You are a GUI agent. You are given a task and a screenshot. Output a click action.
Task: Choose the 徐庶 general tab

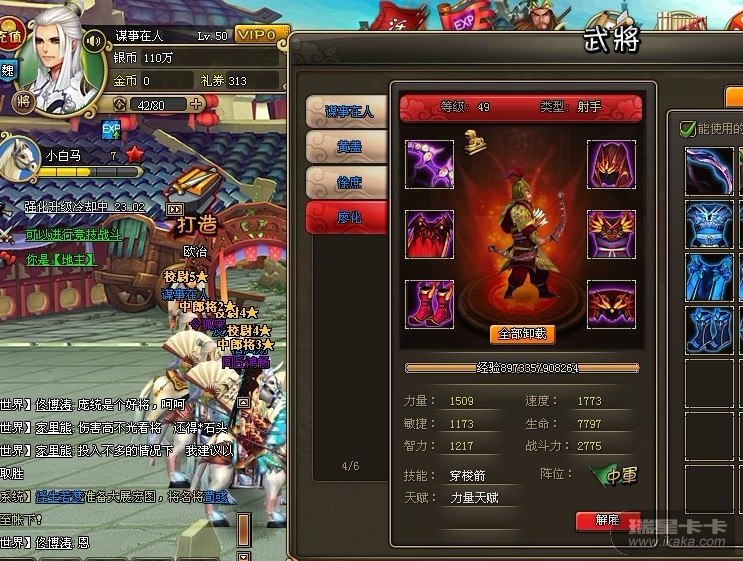pos(347,182)
